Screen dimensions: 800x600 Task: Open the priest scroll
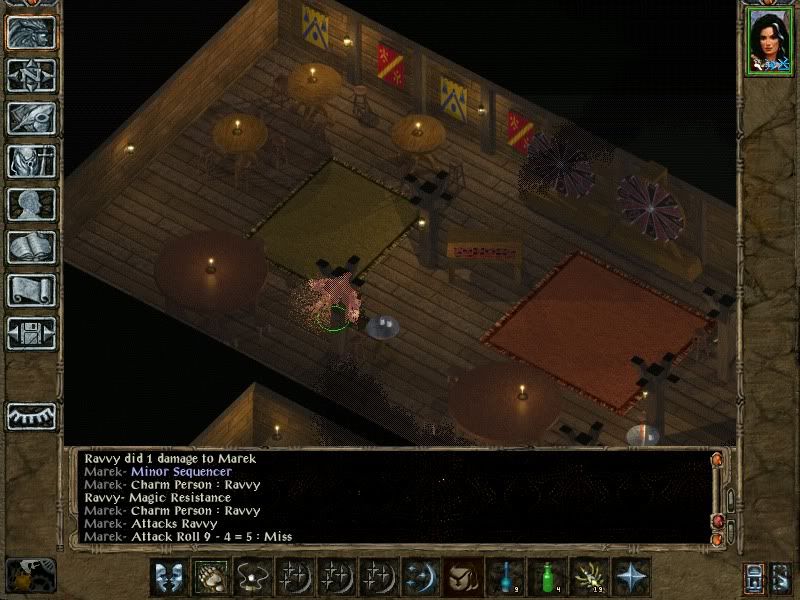pos(31,290)
